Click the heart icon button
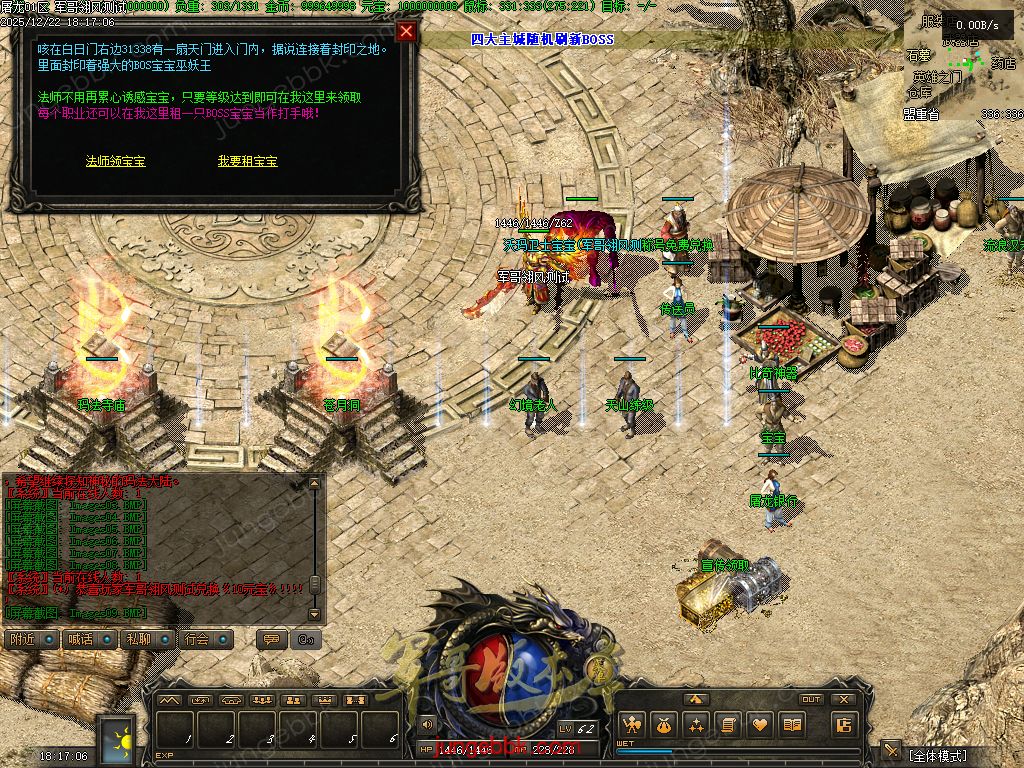The width and height of the screenshot is (1024, 768). [x=760, y=725]
